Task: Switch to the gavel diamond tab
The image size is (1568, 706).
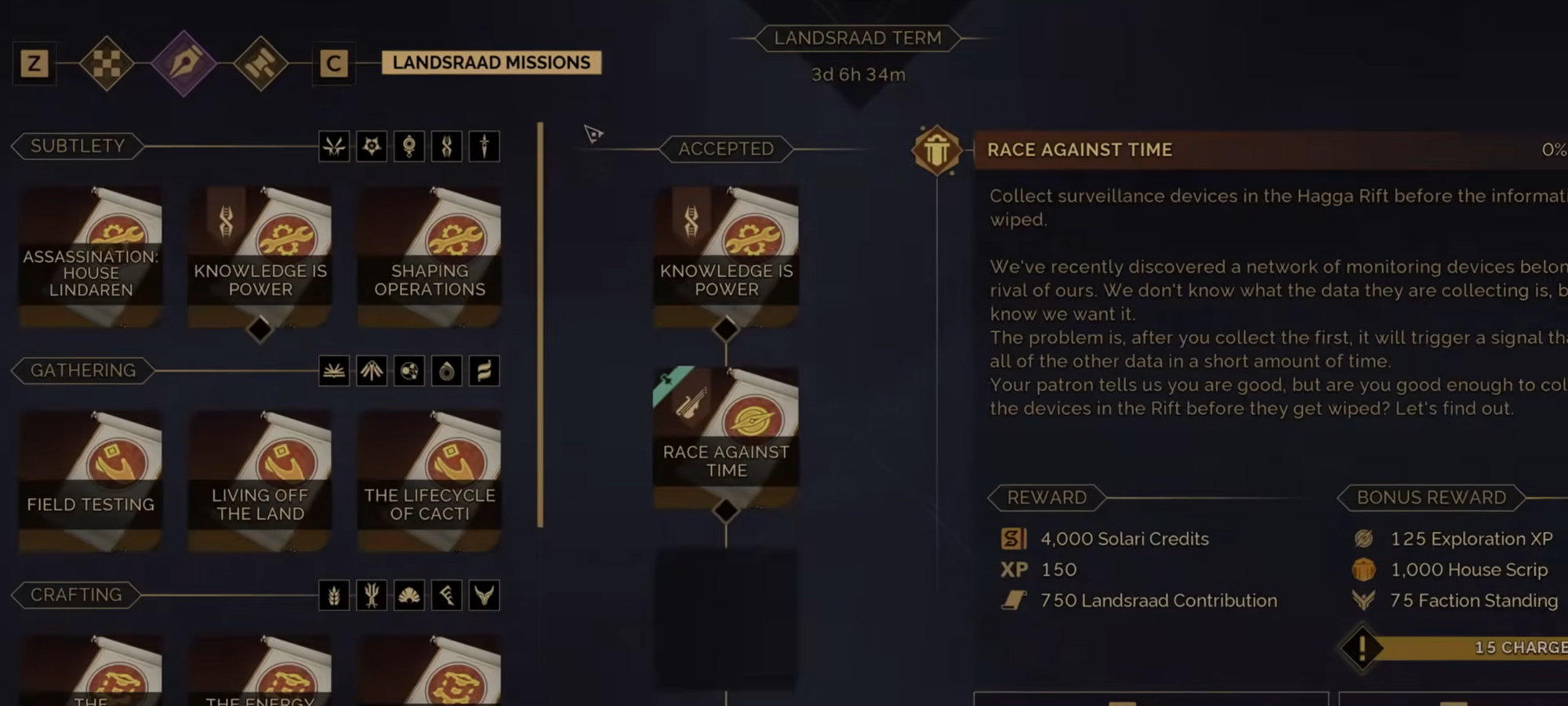Action: [260, 64]
